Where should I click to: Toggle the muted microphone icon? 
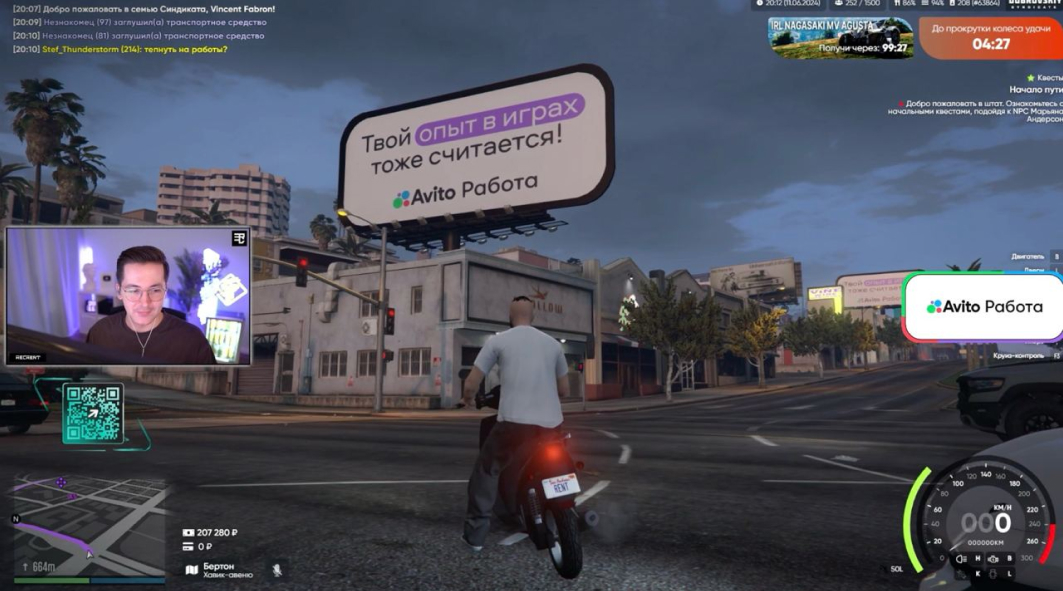click(277, 570)
